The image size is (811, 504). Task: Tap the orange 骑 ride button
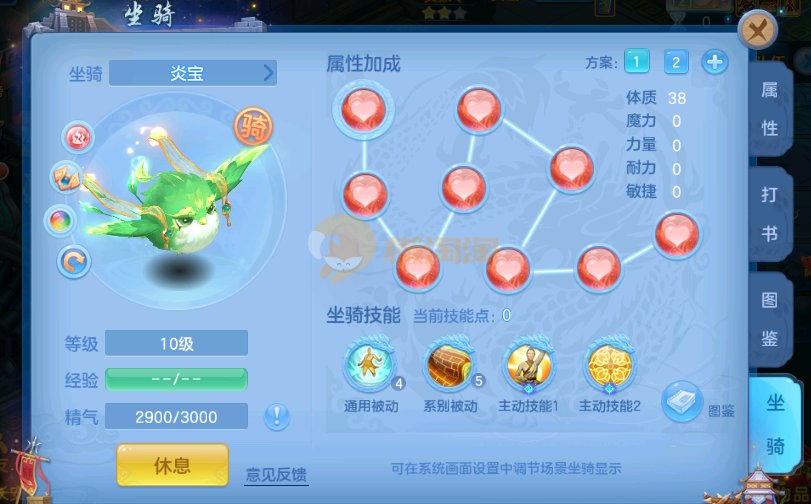[x=255, y=125]
